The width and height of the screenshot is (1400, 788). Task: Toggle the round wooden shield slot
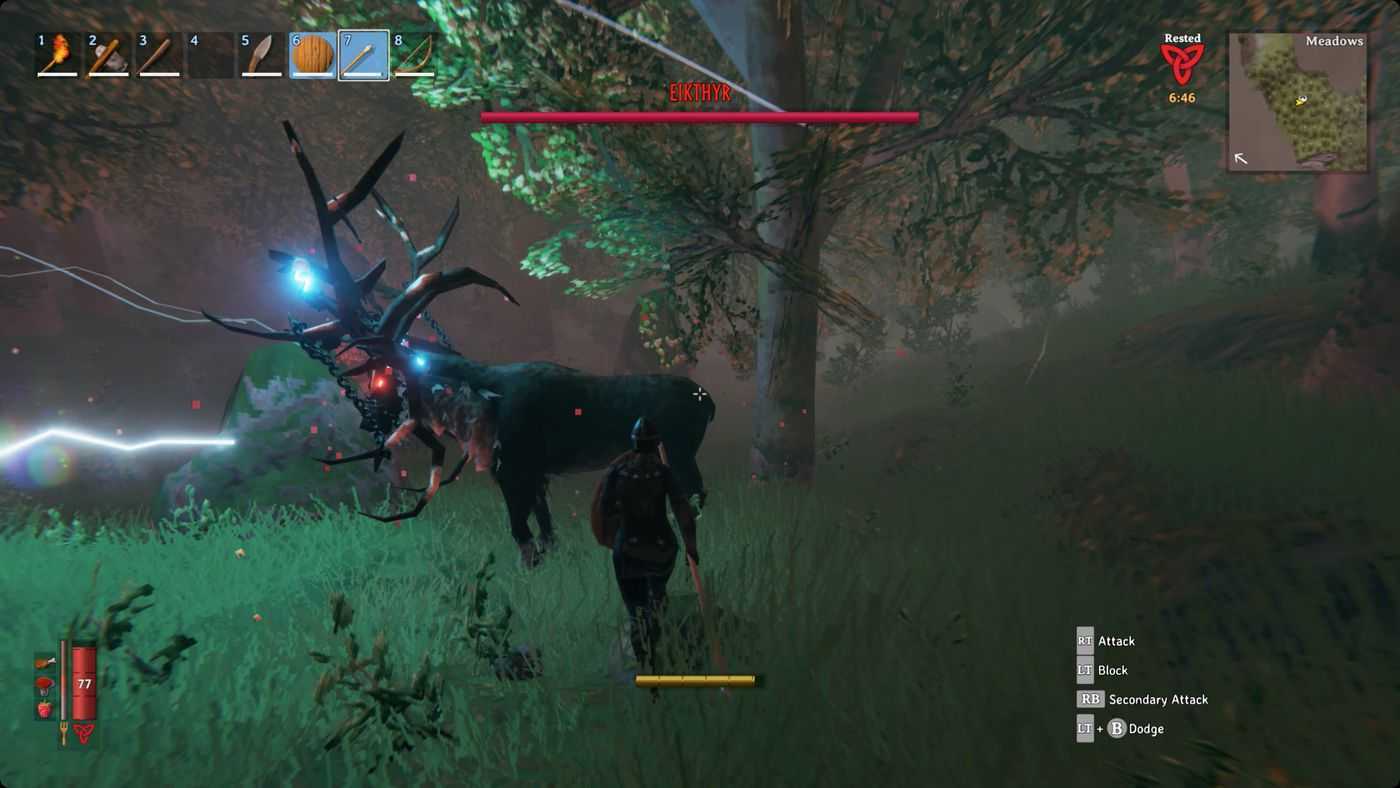(x=313, y=55)
